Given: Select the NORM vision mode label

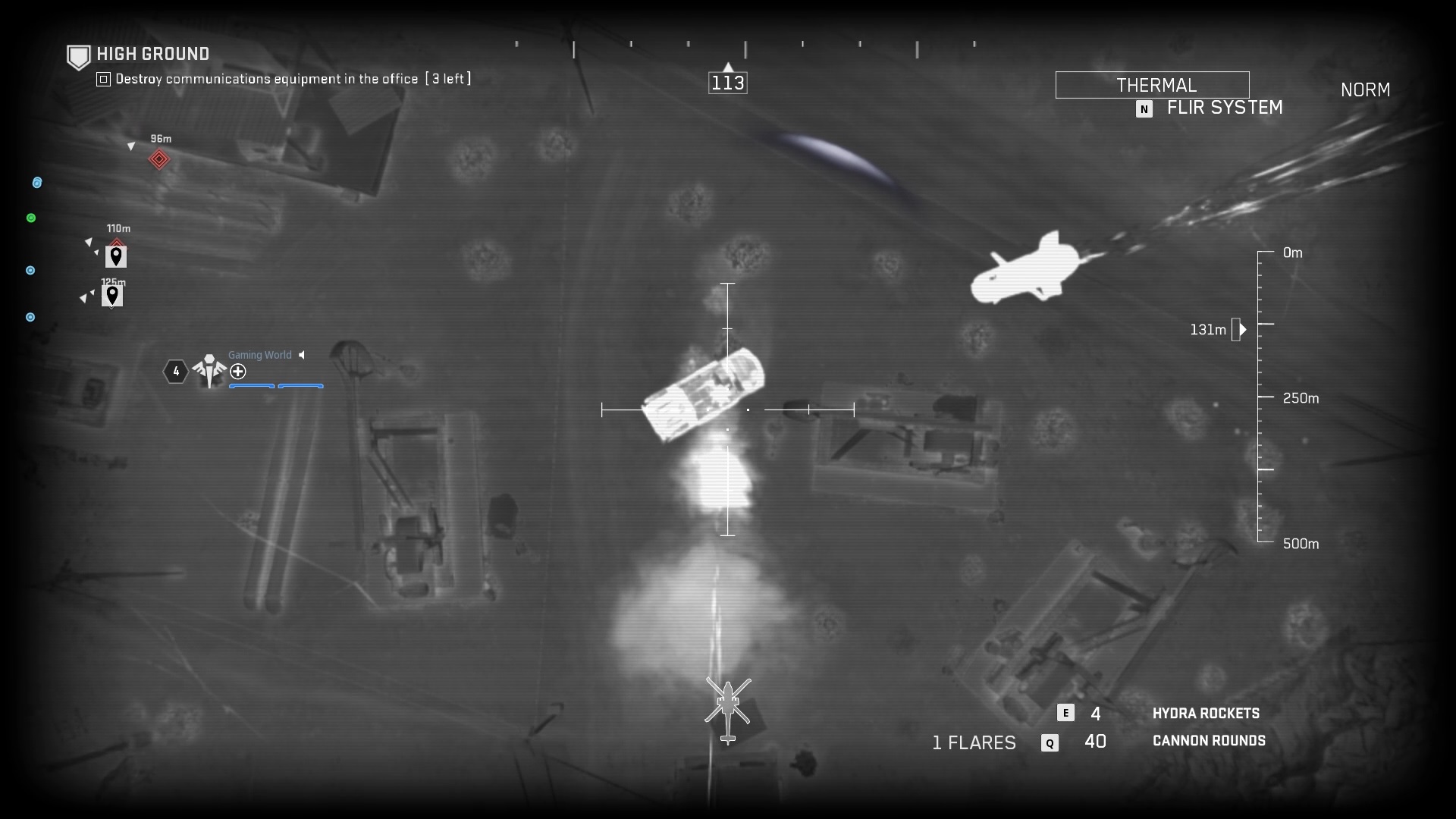Looking at the screenshot, I should coord(1365,89).
